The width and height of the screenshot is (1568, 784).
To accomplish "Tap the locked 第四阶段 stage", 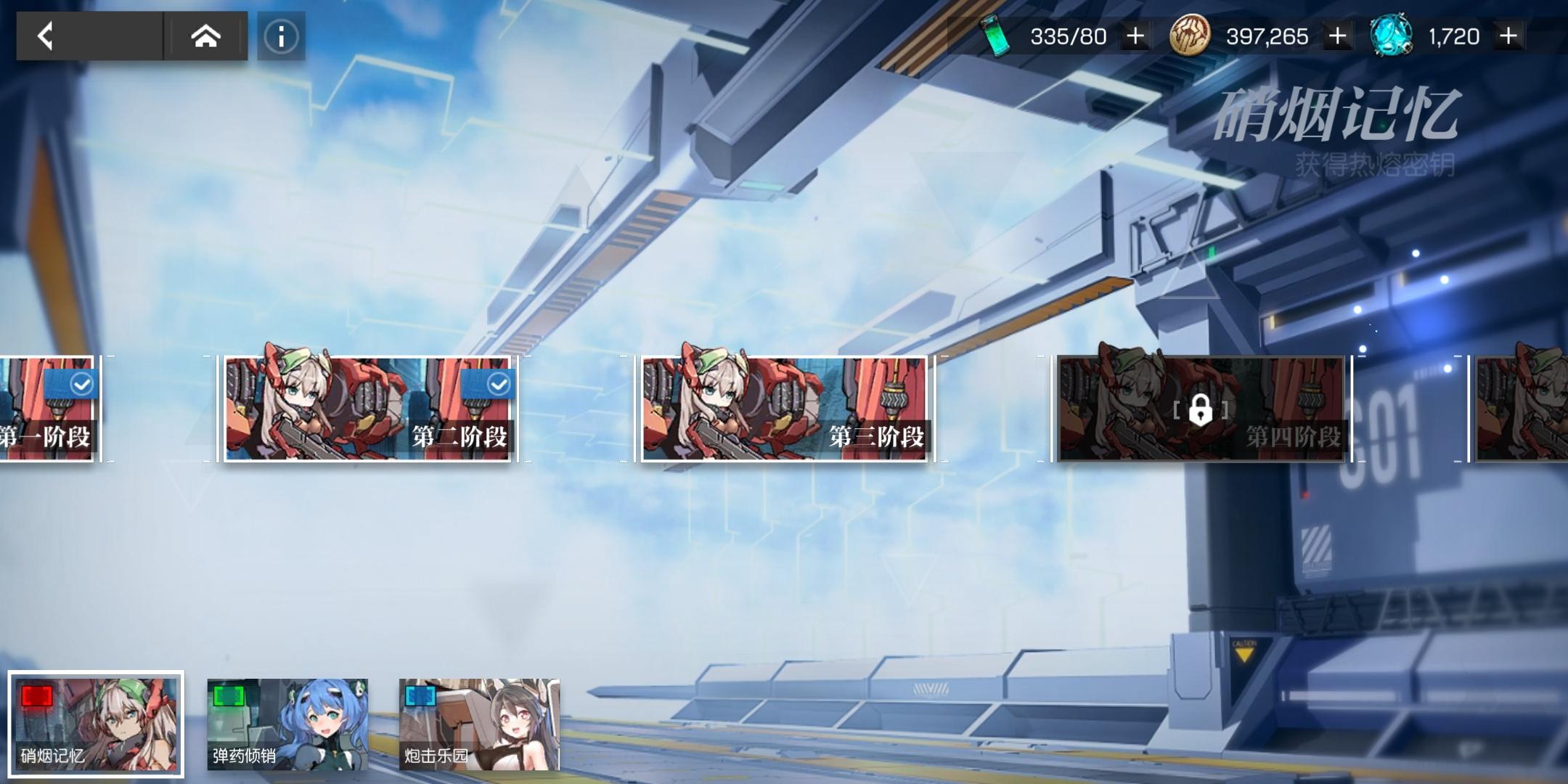I will tap(1201, 409).
